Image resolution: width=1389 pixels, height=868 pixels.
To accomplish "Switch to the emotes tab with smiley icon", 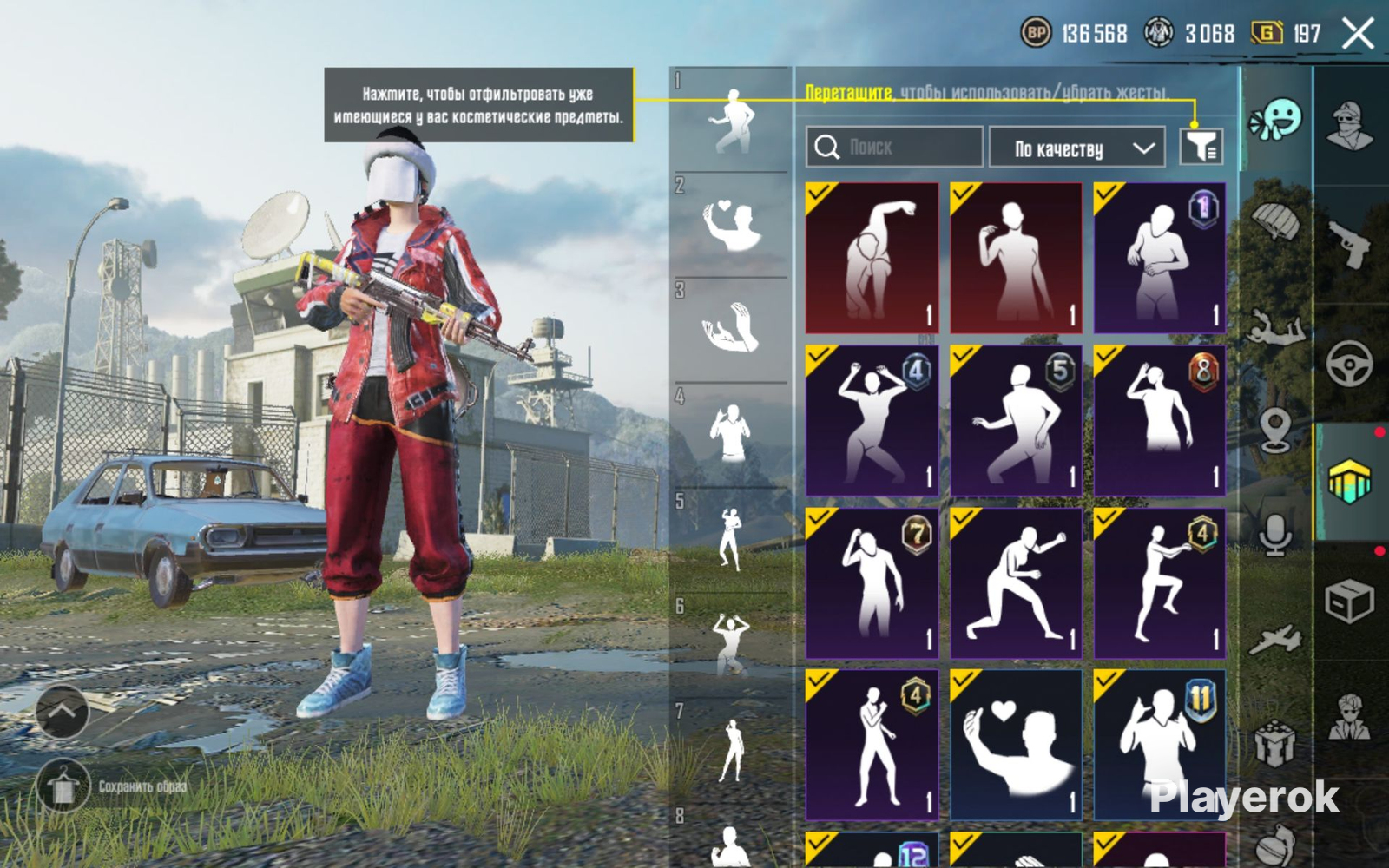I will 1275,120.
